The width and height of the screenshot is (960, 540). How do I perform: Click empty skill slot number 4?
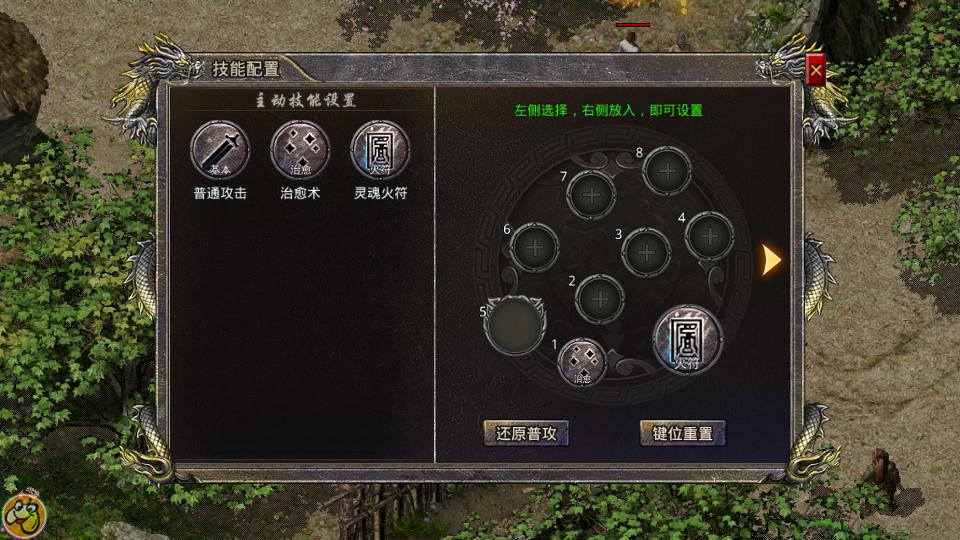coord(710,236)
